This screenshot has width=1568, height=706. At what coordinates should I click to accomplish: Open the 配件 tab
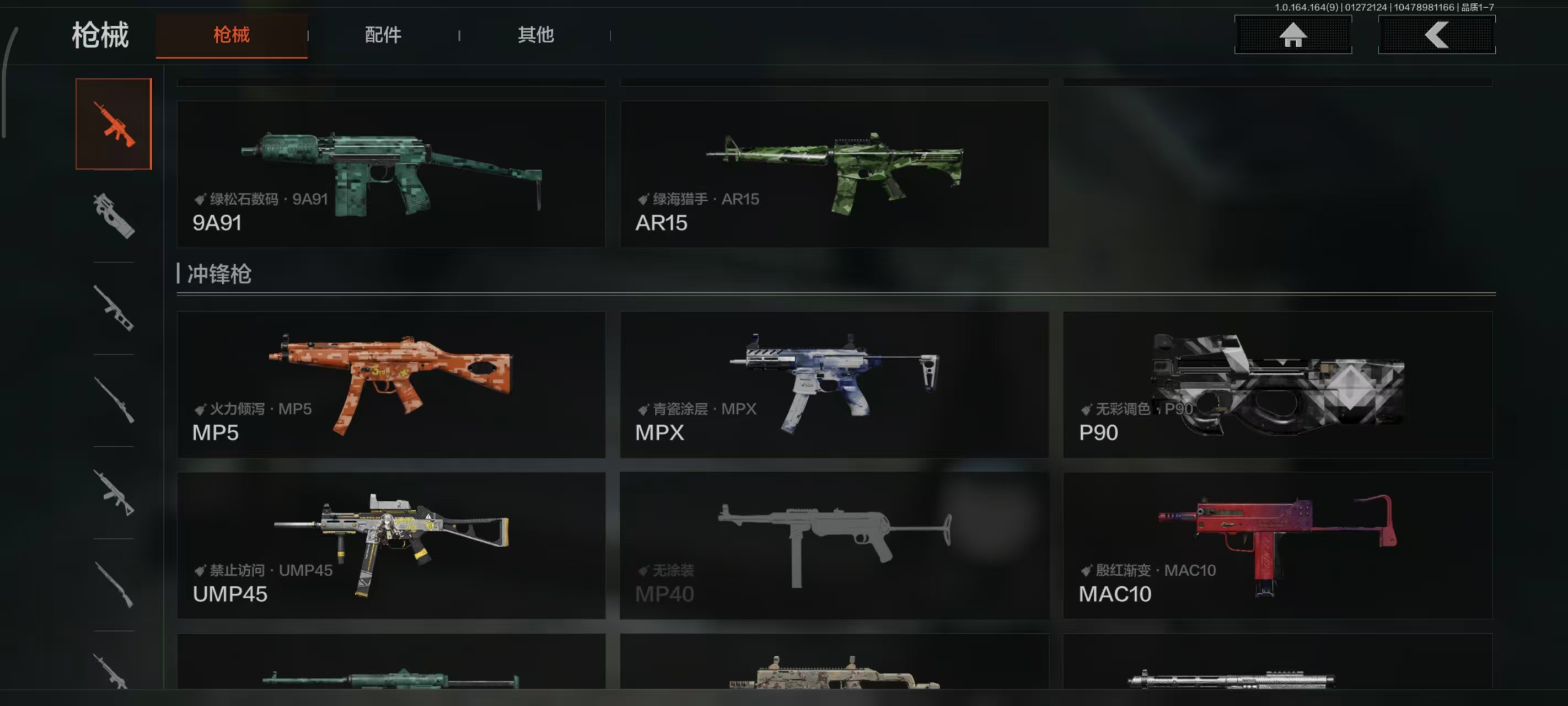(383, 35)
